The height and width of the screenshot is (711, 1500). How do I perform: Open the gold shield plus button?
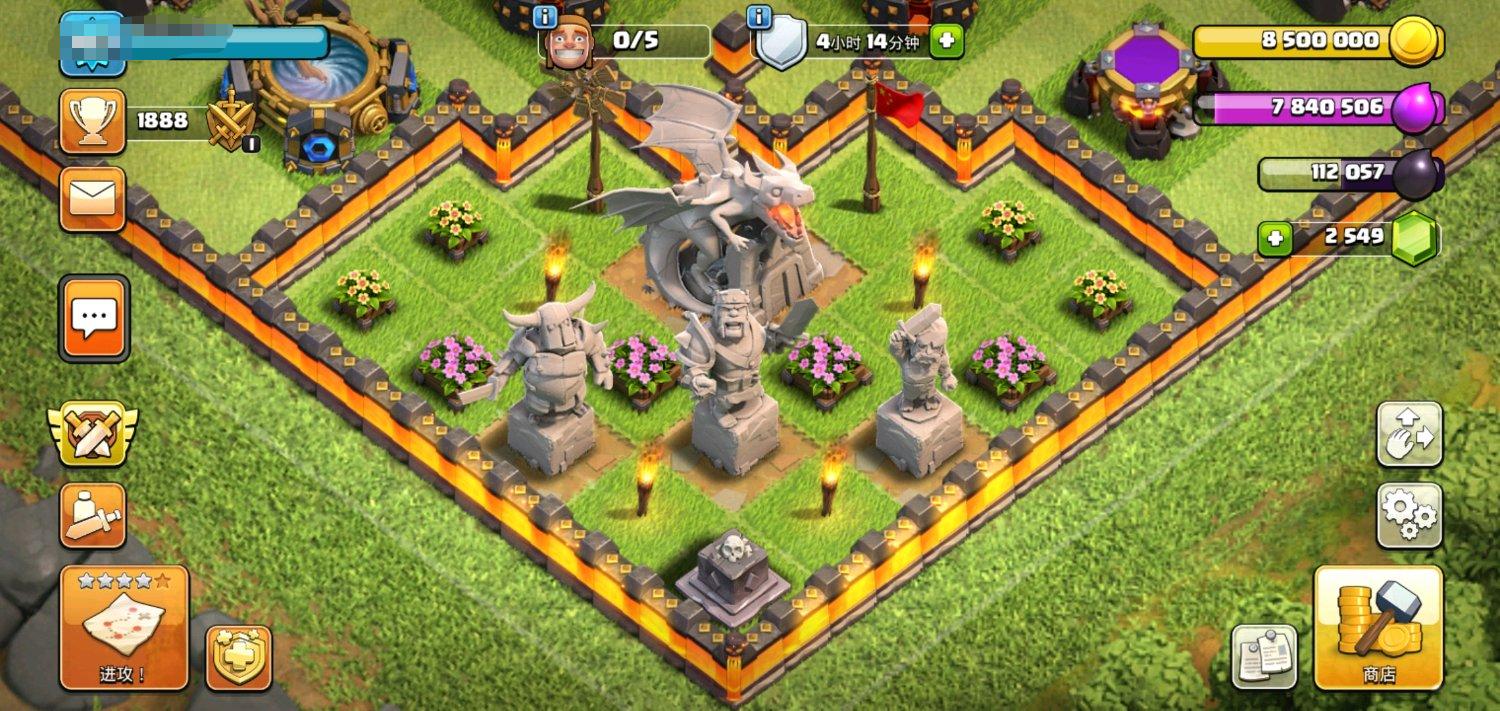(x=239, y=657)
